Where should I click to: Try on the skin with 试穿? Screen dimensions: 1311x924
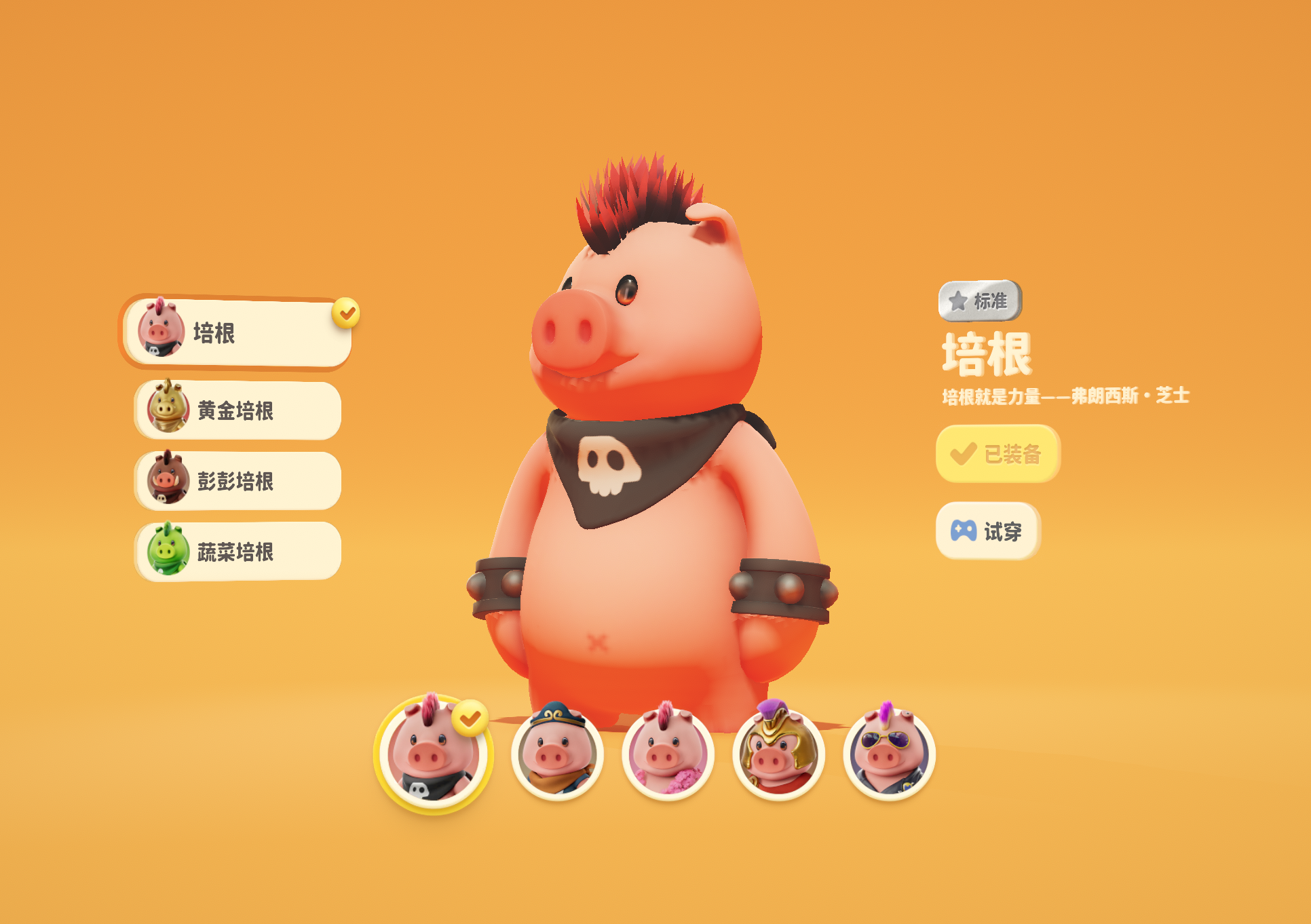point(988,531)
